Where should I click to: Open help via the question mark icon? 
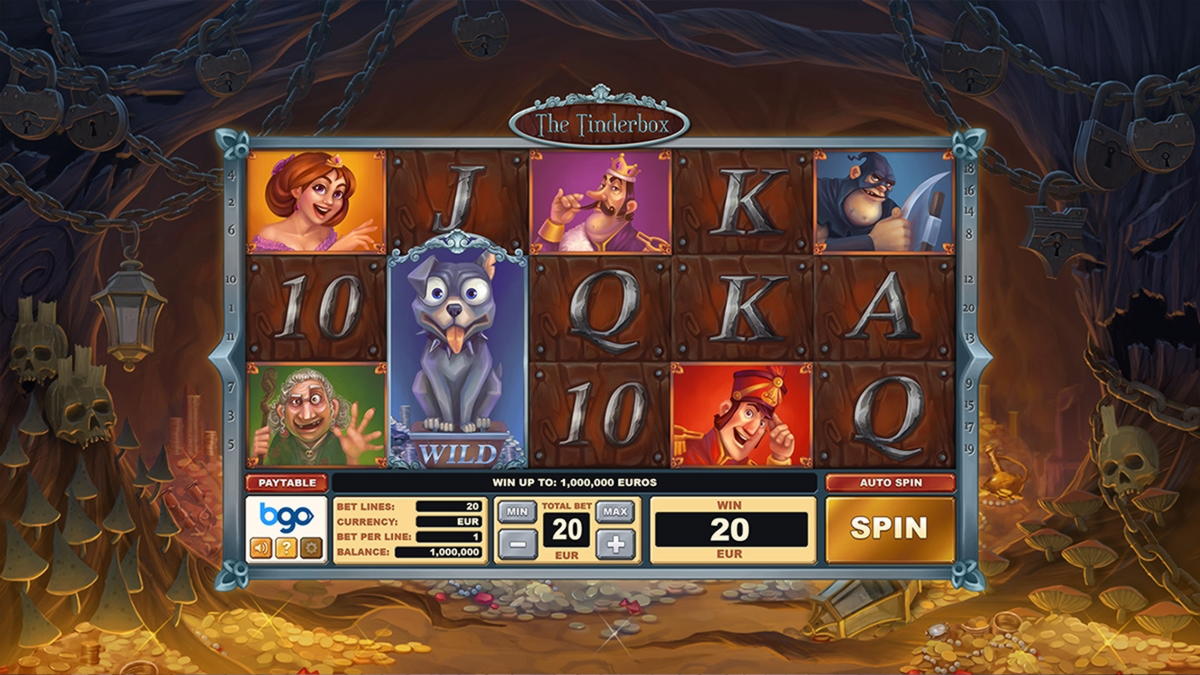(286, 547)
